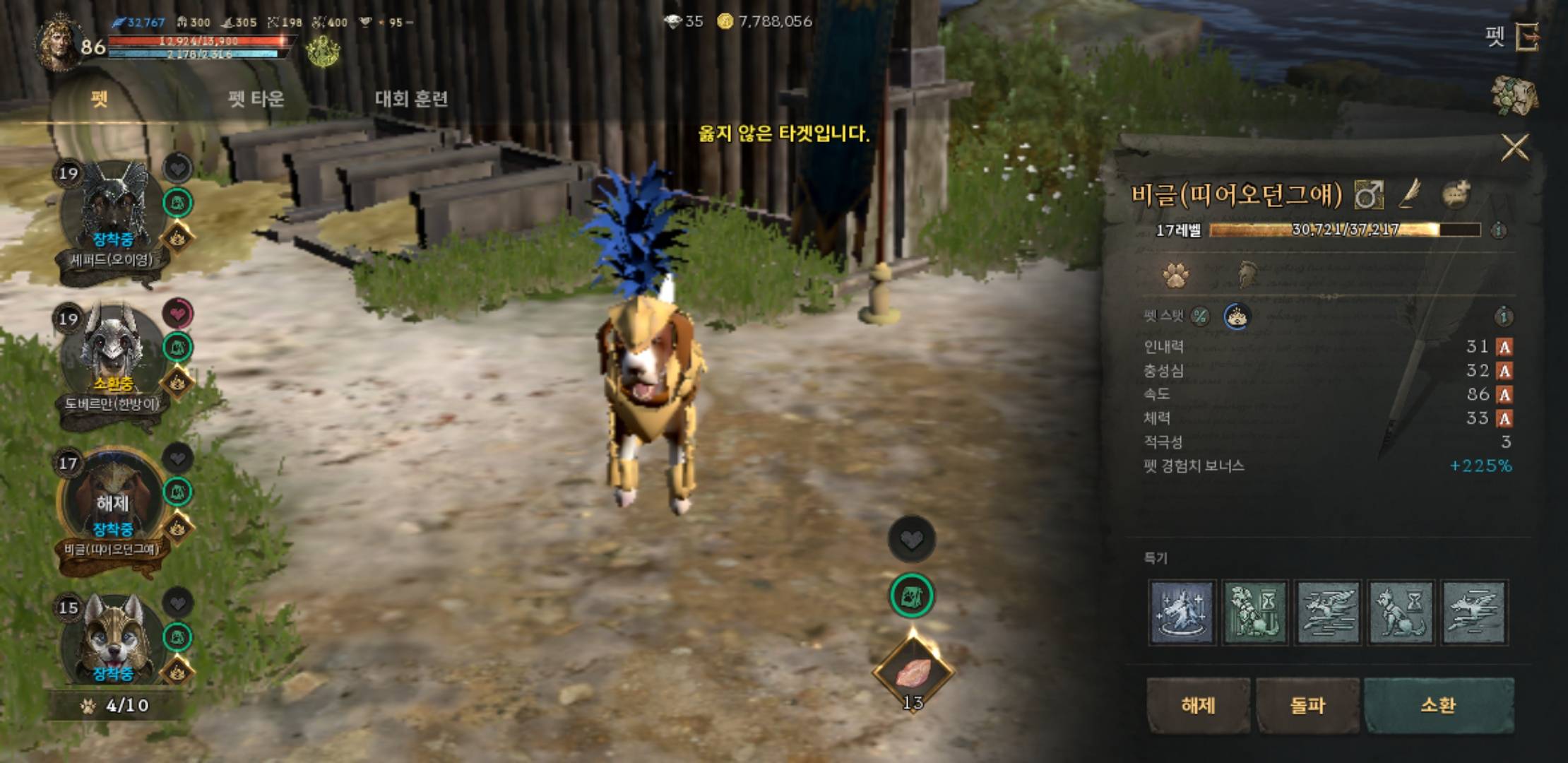Click the 해제 button in pet panel
1568x763 pixels.
(1198, 705)
